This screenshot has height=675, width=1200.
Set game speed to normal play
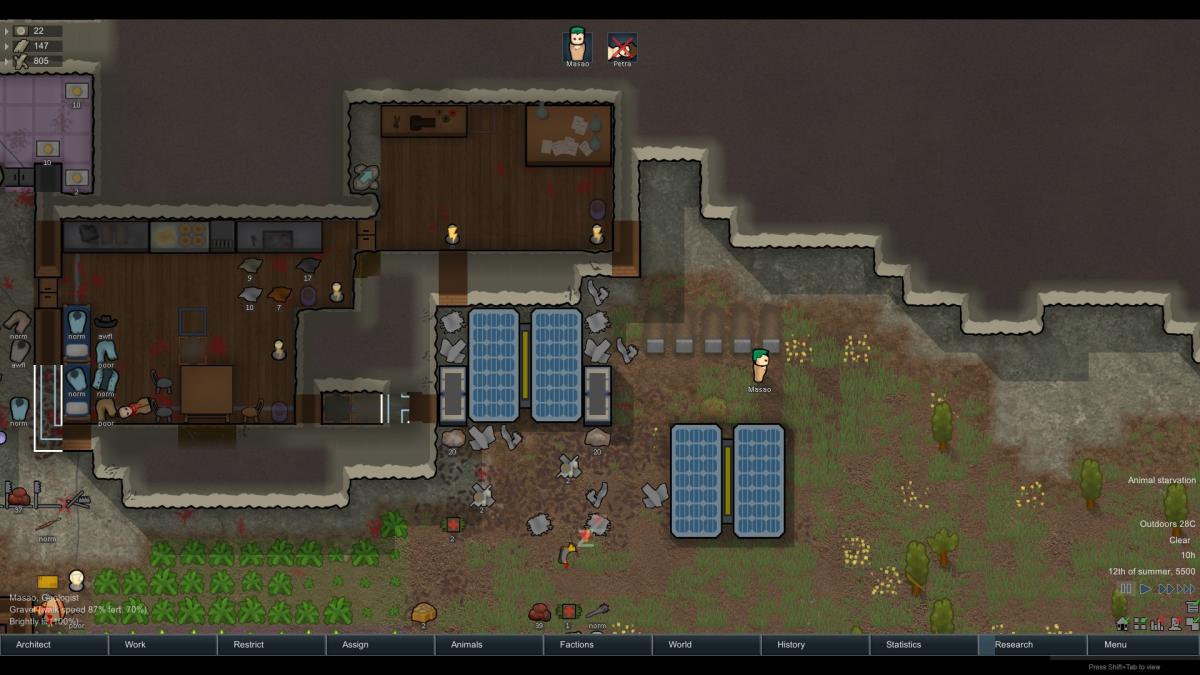click(x=1146, y=589)
